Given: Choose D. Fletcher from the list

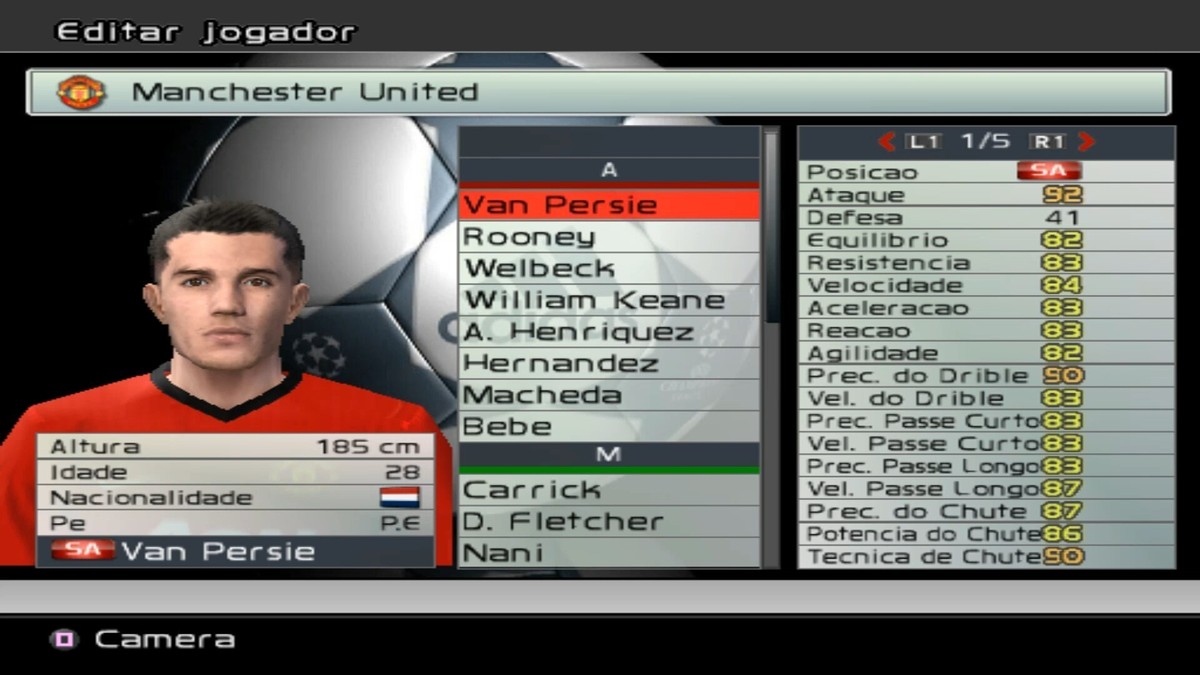Looking at the screenshot, I should pos(609,521).
